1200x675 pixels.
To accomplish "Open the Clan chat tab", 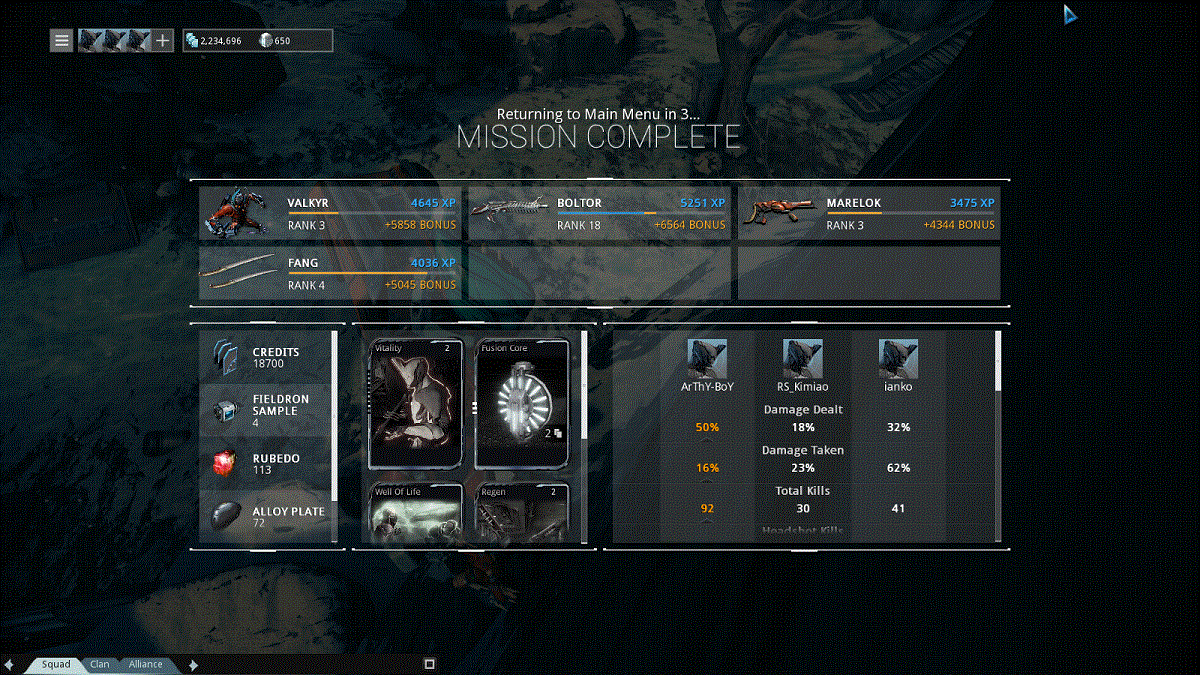I will tap(100, 664).
